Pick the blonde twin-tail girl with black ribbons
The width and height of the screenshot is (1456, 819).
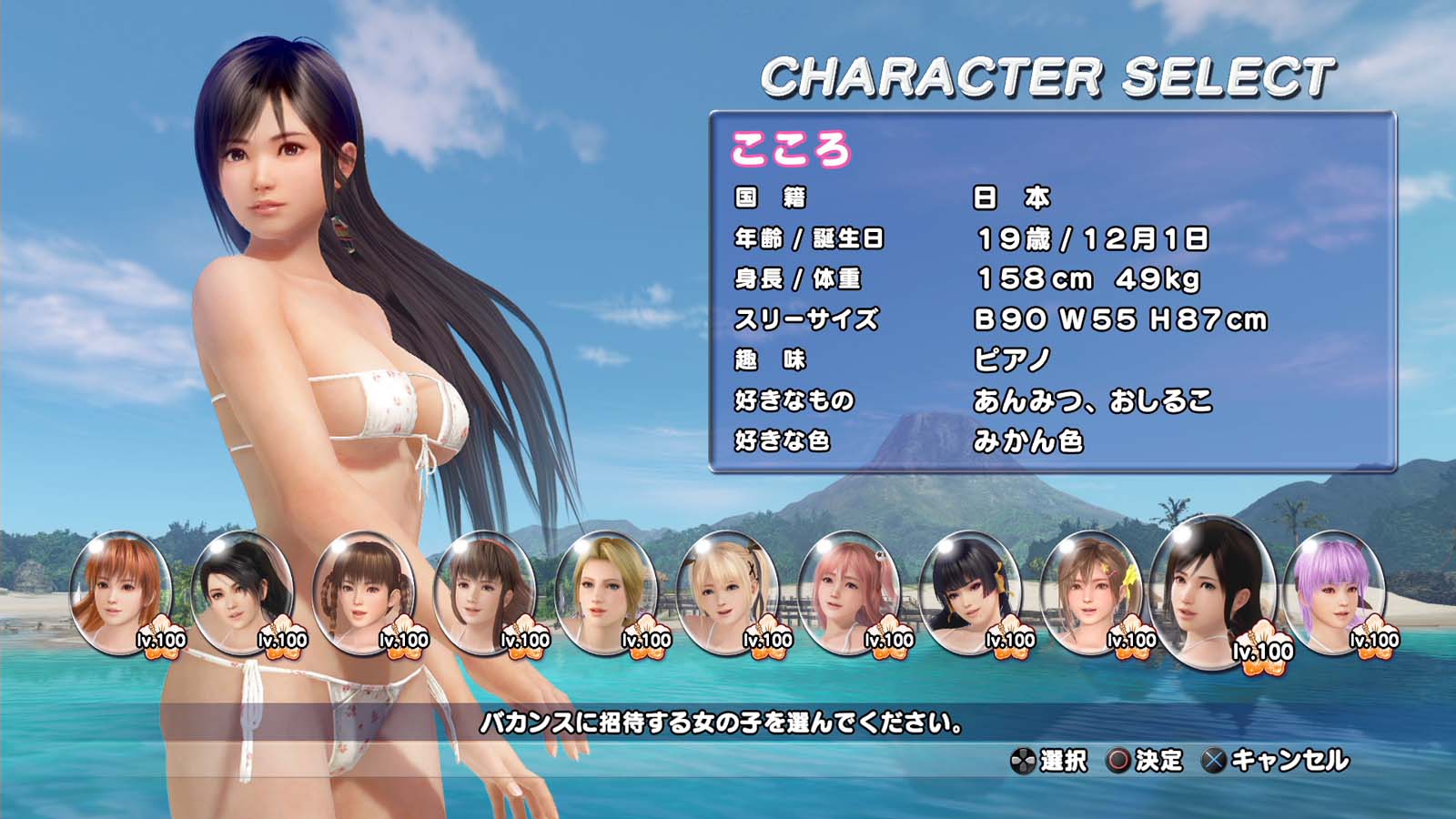click(727, 591)
